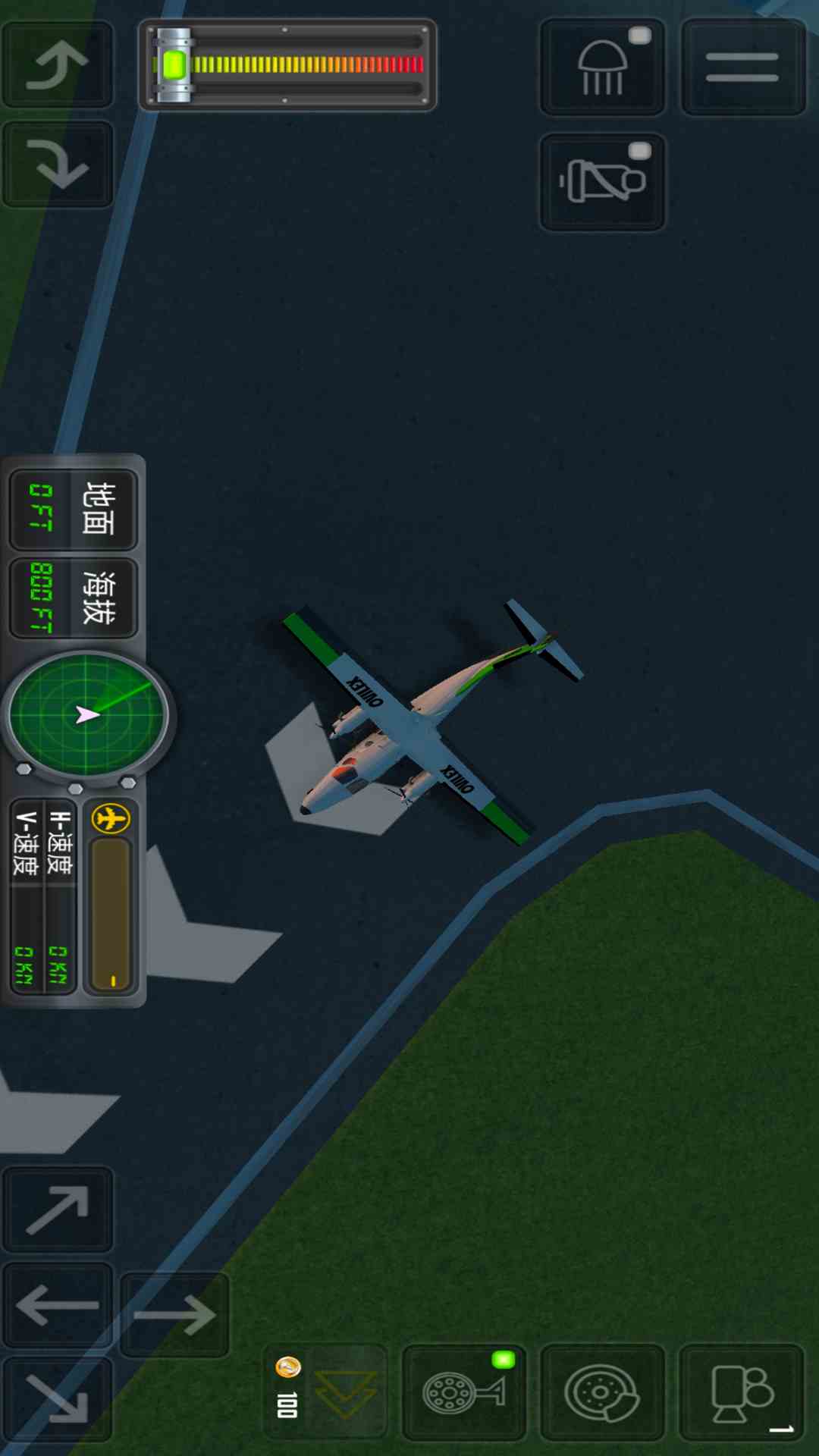Tap the curved up-left arrow button

click(58, 64)
